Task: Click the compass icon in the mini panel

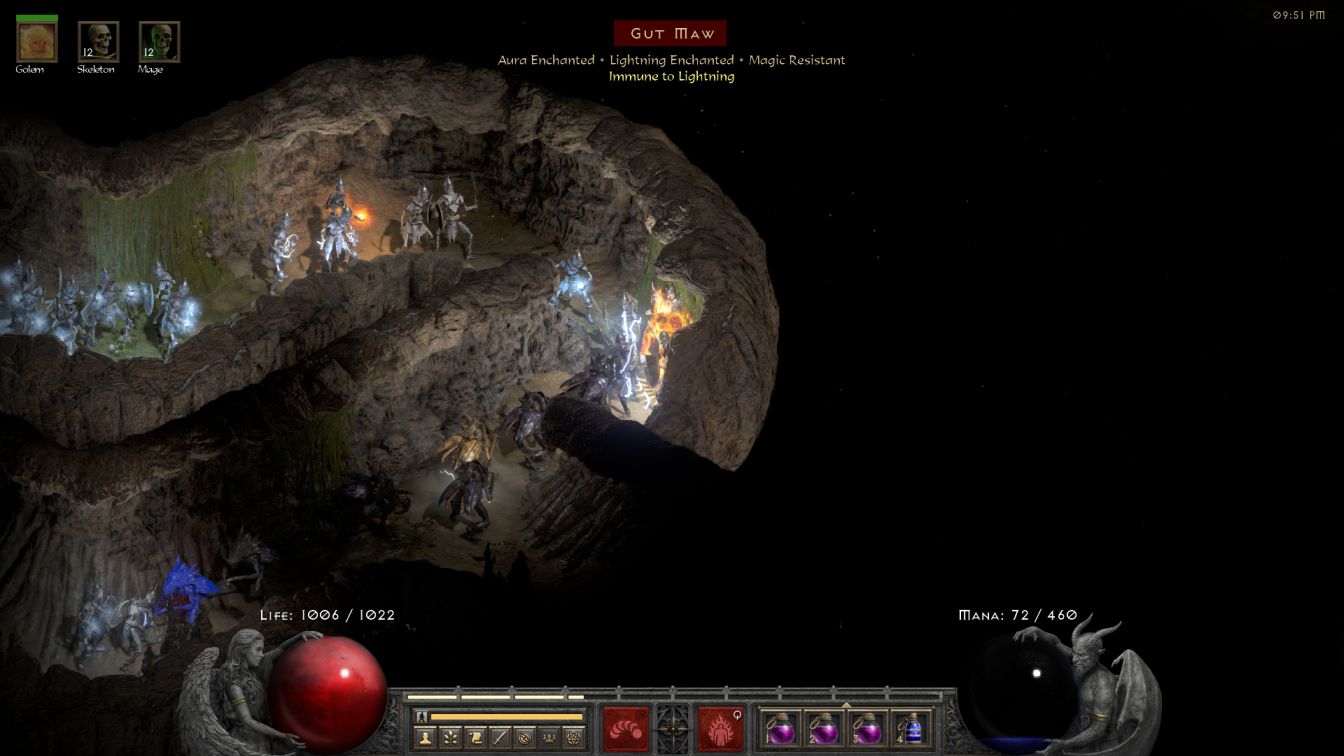Action: 524,737
